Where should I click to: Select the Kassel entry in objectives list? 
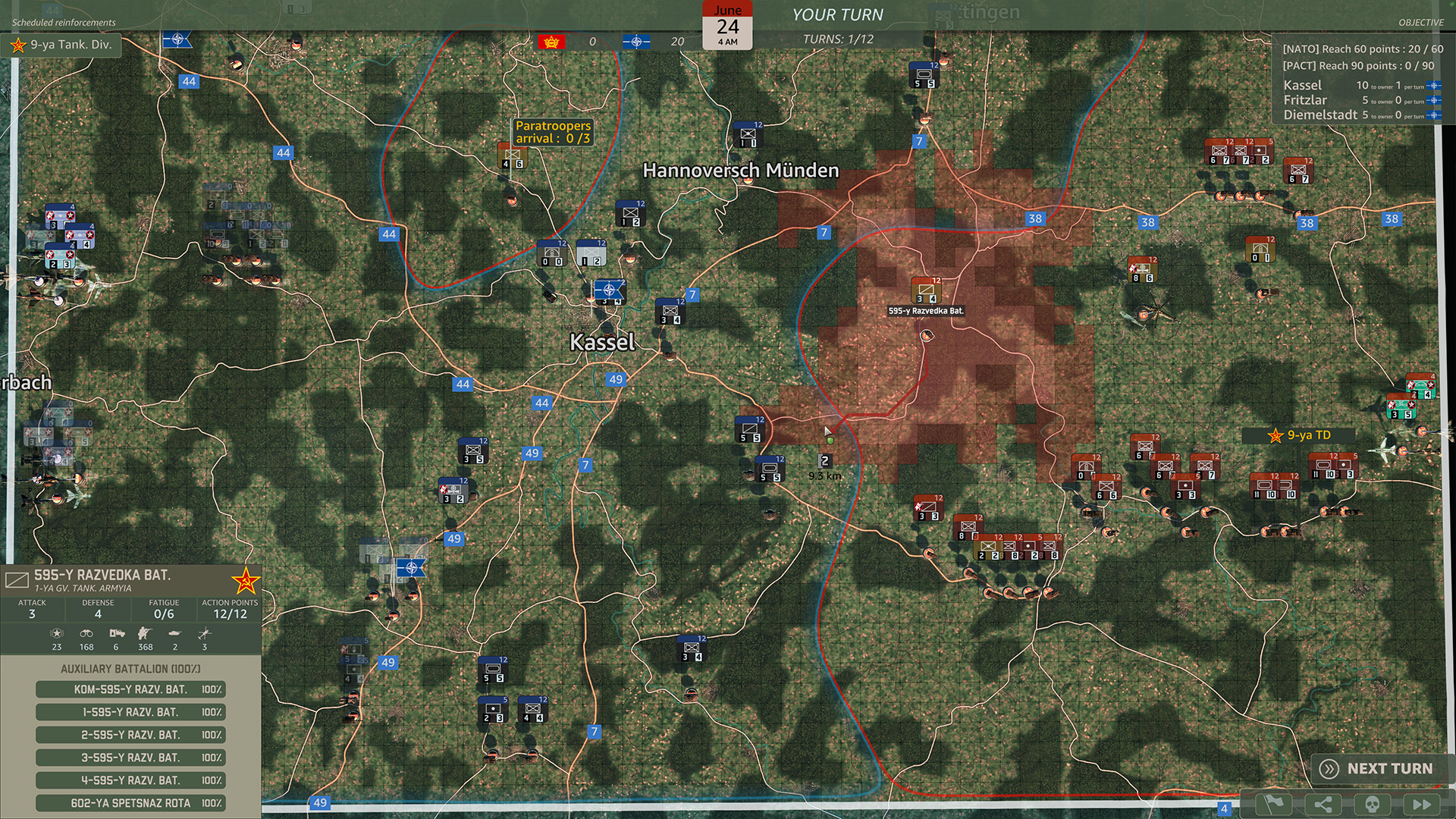click(1301, 86)
